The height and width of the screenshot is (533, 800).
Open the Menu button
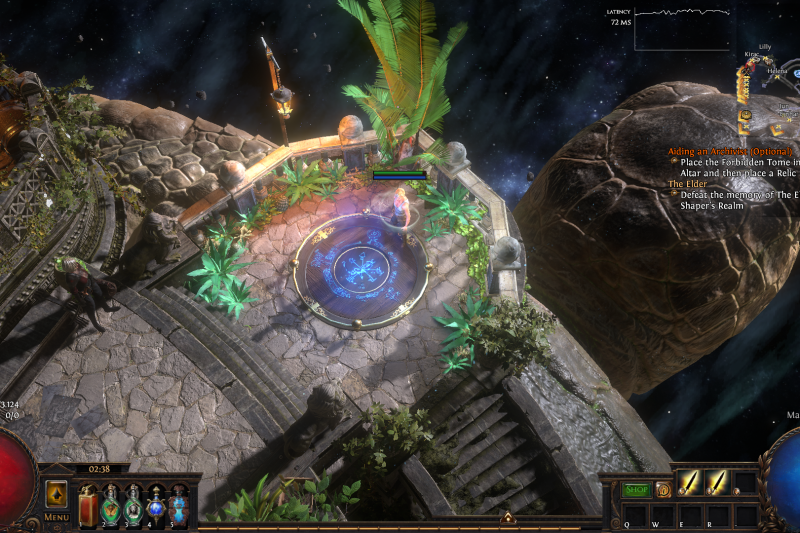[56, 517]
